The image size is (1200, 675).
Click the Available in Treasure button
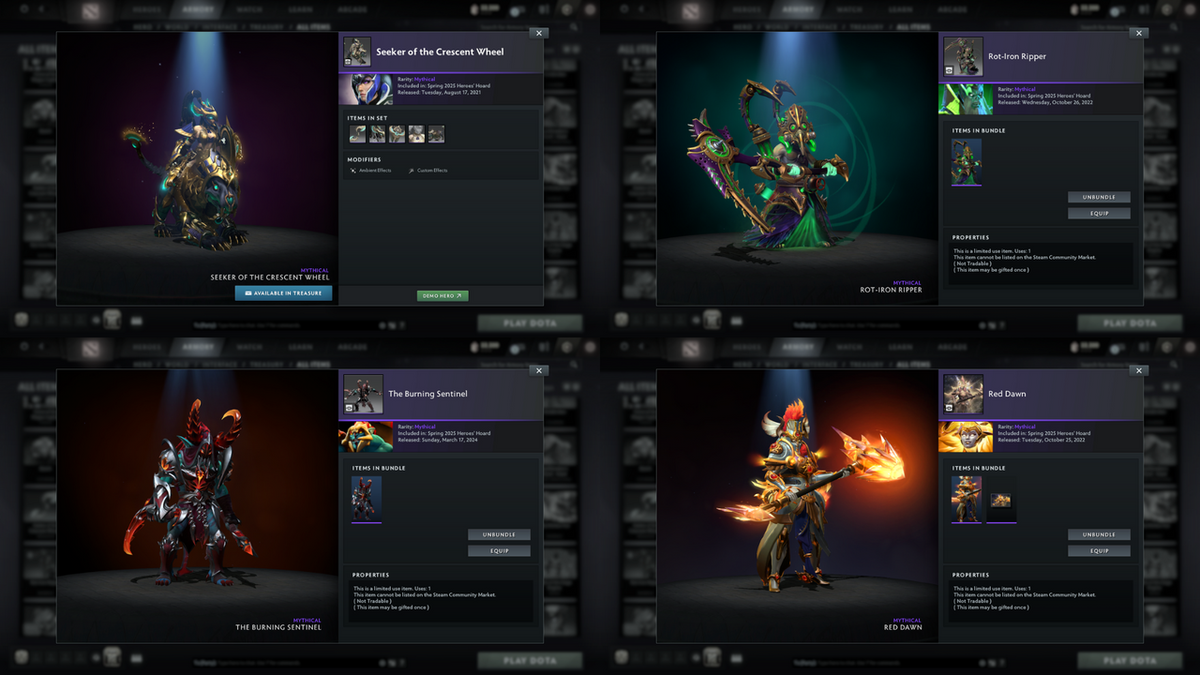click(283, 293)
